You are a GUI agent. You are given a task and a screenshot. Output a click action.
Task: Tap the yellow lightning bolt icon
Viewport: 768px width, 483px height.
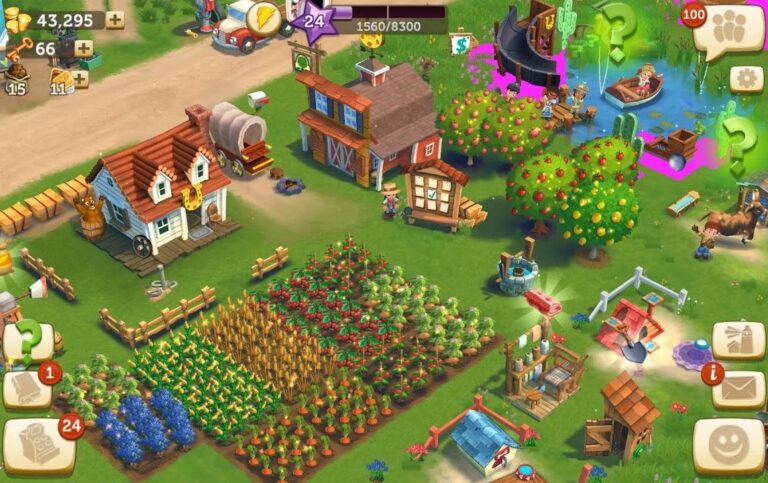point(263,17)
